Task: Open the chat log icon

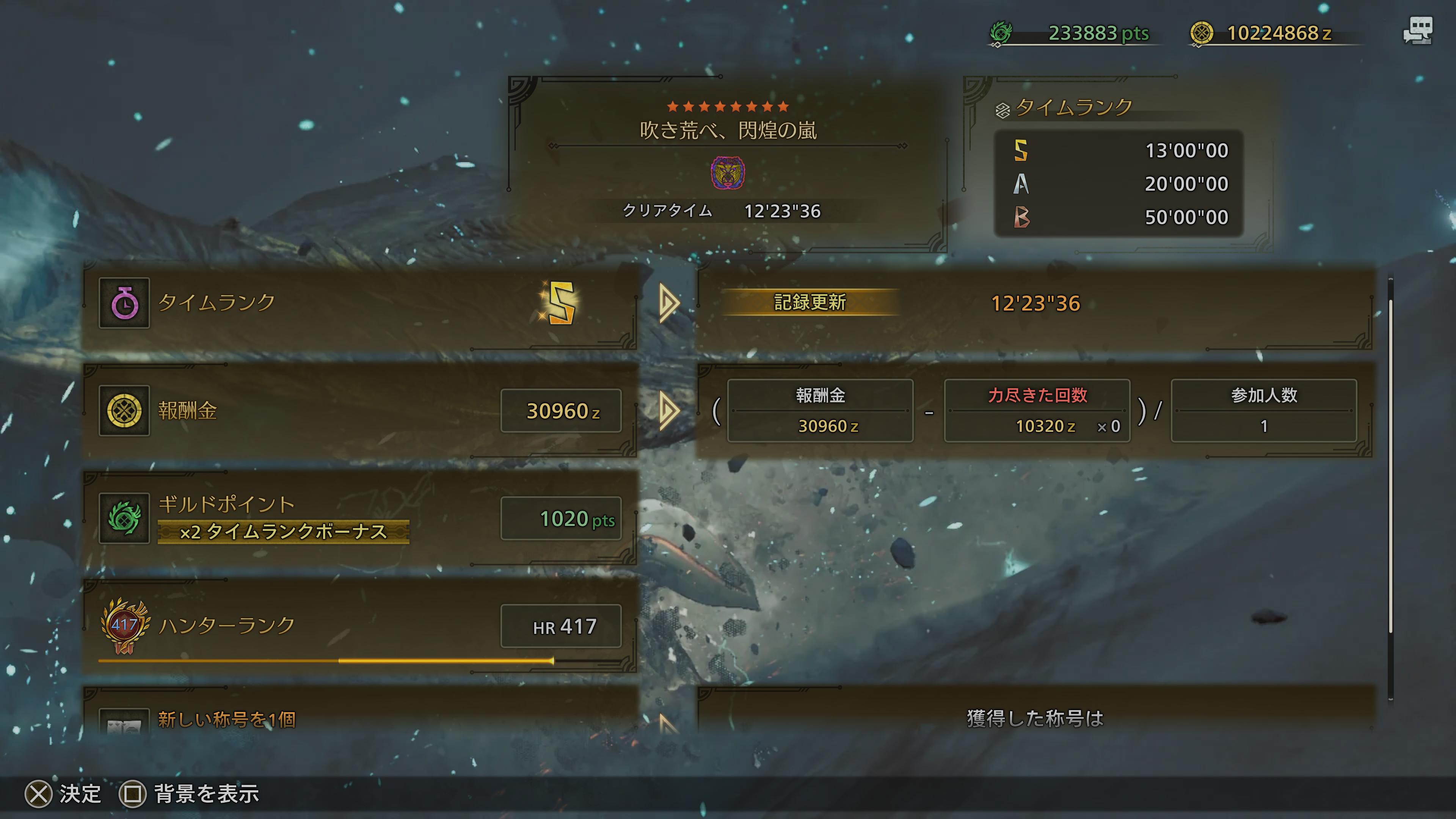Action: 1418,31
